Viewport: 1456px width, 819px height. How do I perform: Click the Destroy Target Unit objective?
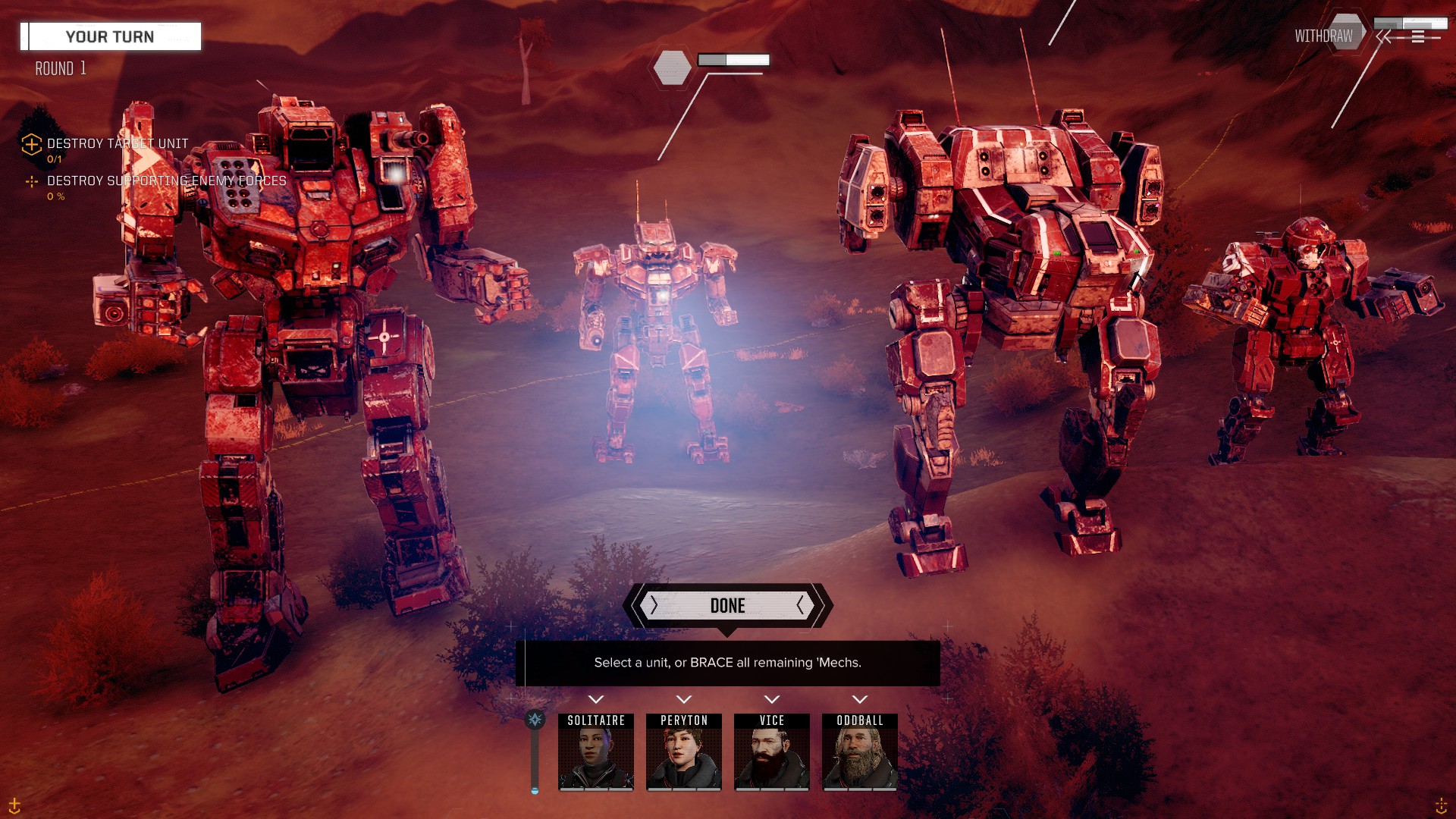click(x=117, y=143)
